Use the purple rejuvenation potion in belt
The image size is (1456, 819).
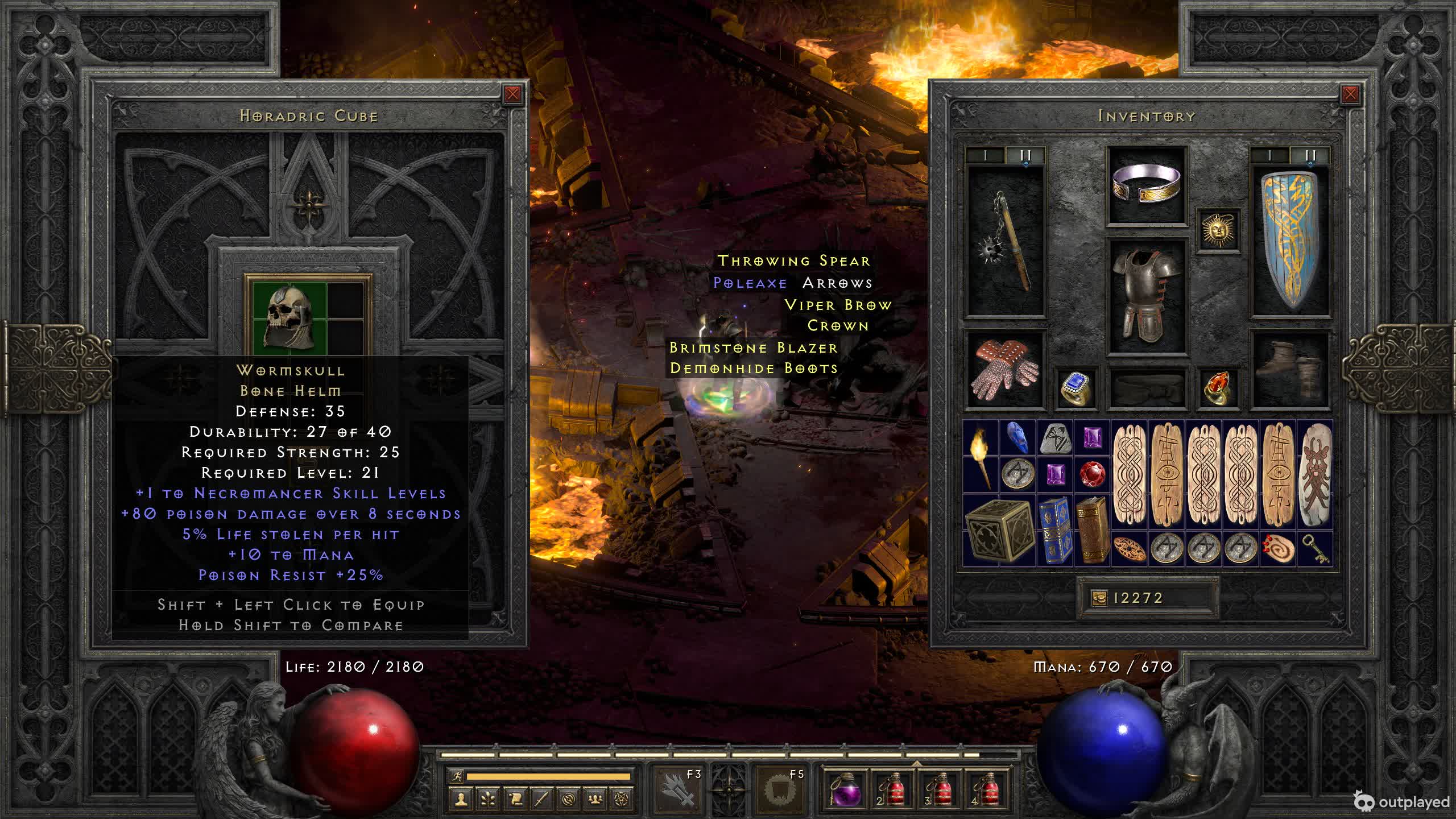[x=846, y=790]
